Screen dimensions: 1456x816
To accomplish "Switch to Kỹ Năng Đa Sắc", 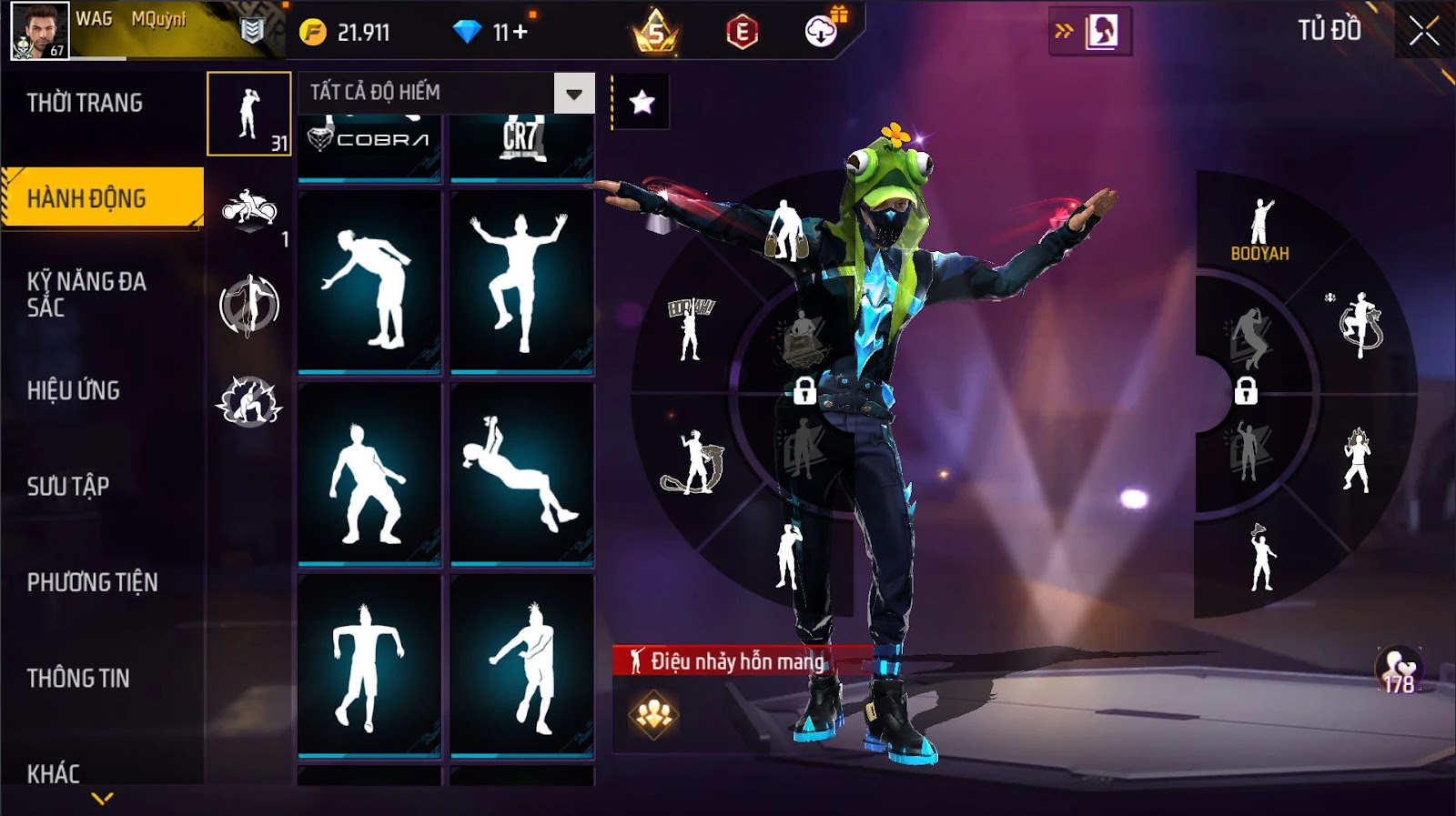I will pyautogui.click(x=86, y=294).
